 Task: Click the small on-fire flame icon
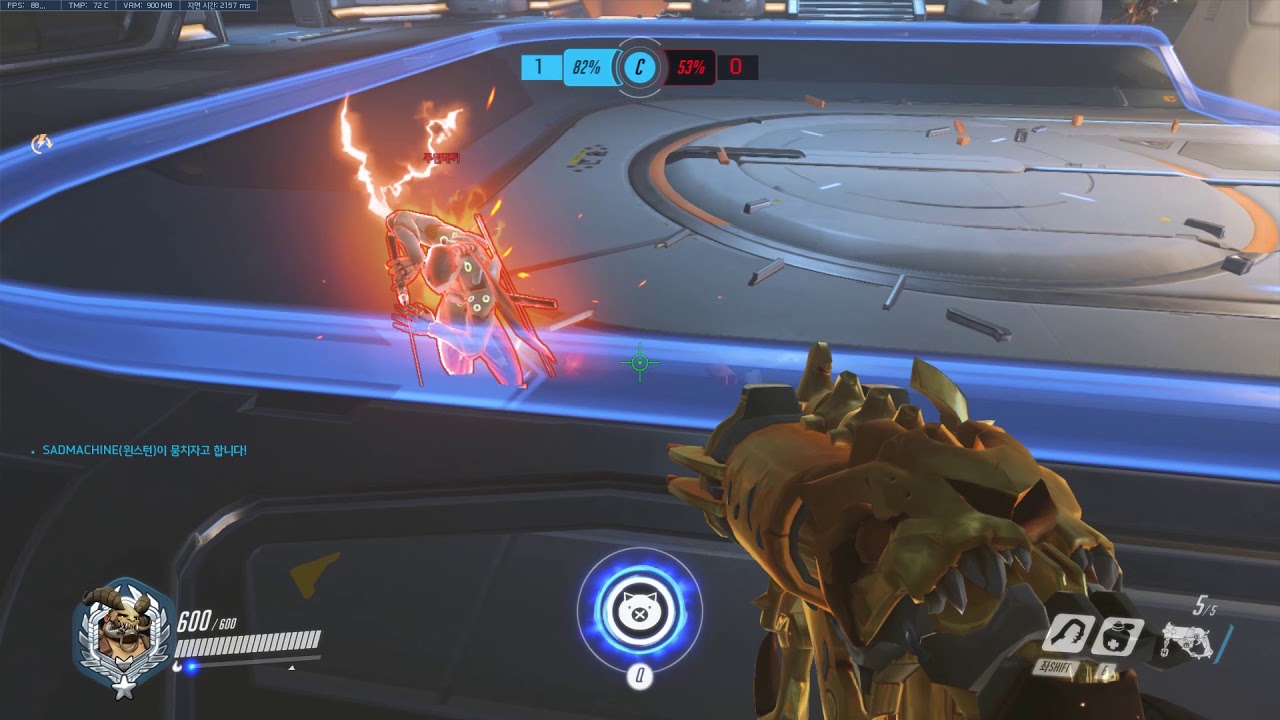(x=42, y=144)
